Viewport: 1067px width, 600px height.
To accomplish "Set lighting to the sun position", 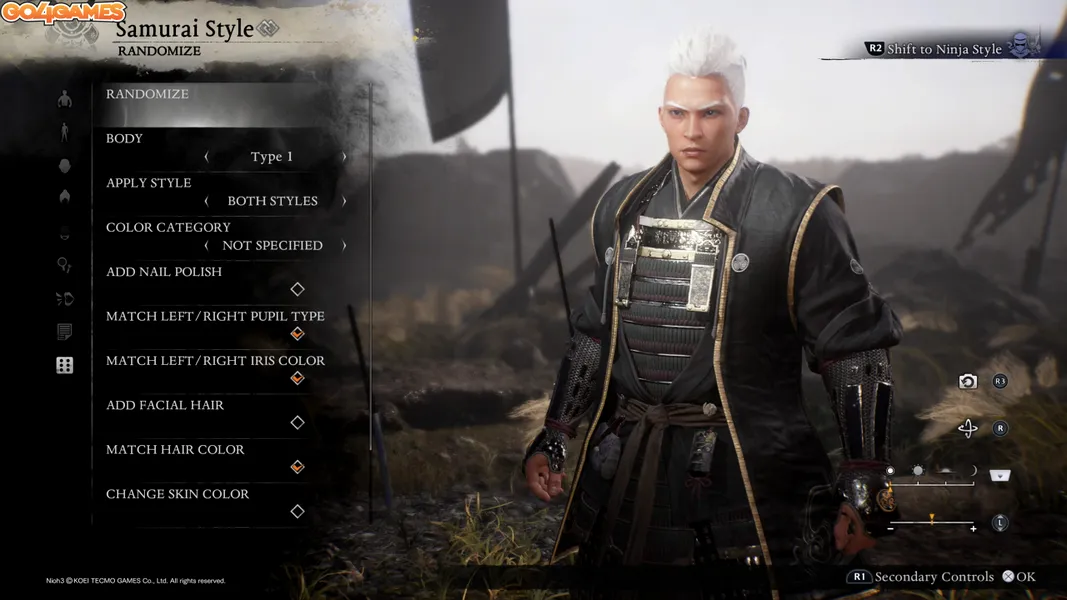I will point(918,470).
